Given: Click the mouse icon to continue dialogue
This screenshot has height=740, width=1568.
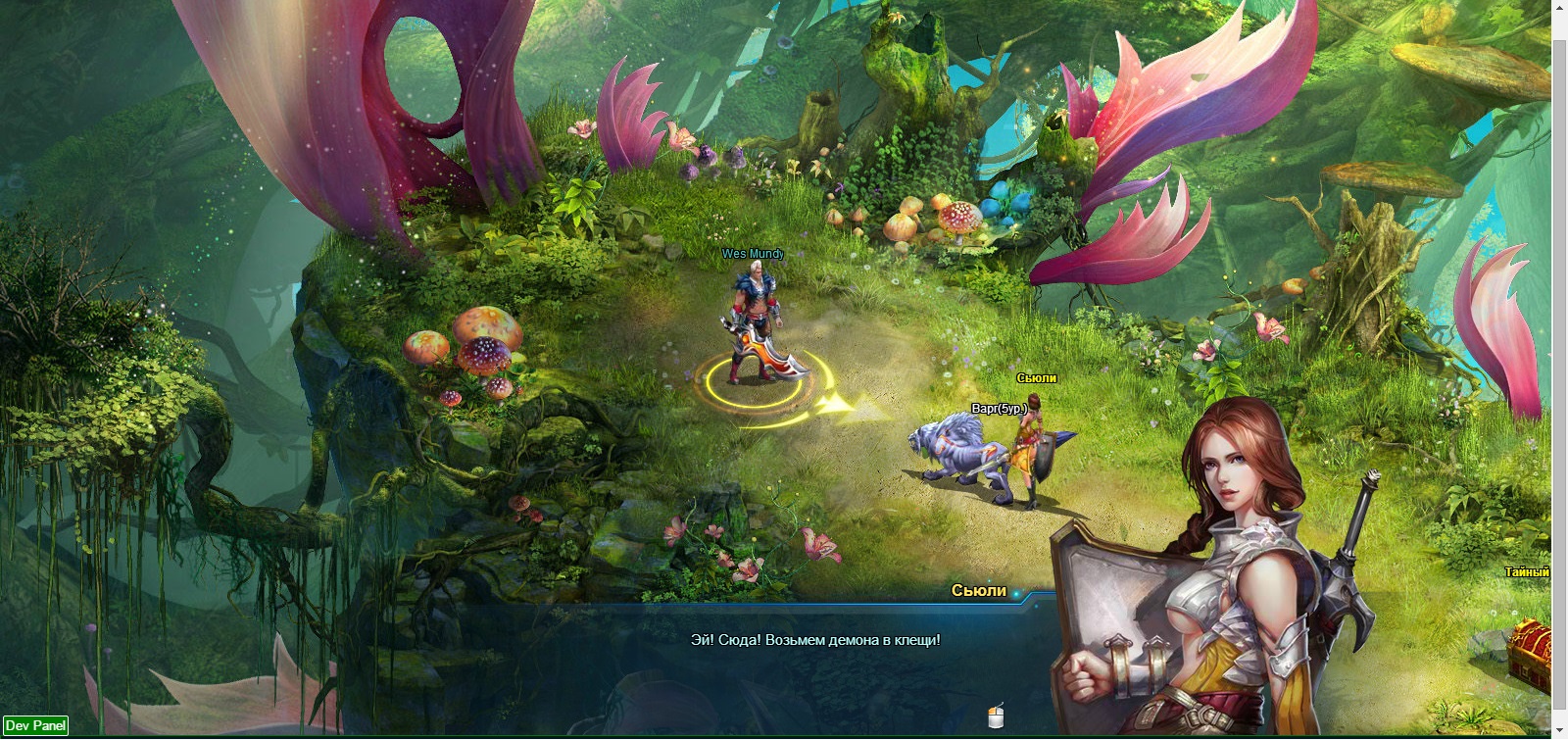Looking at the screenshot, I should pyautogui.click(x=996, y=716).
